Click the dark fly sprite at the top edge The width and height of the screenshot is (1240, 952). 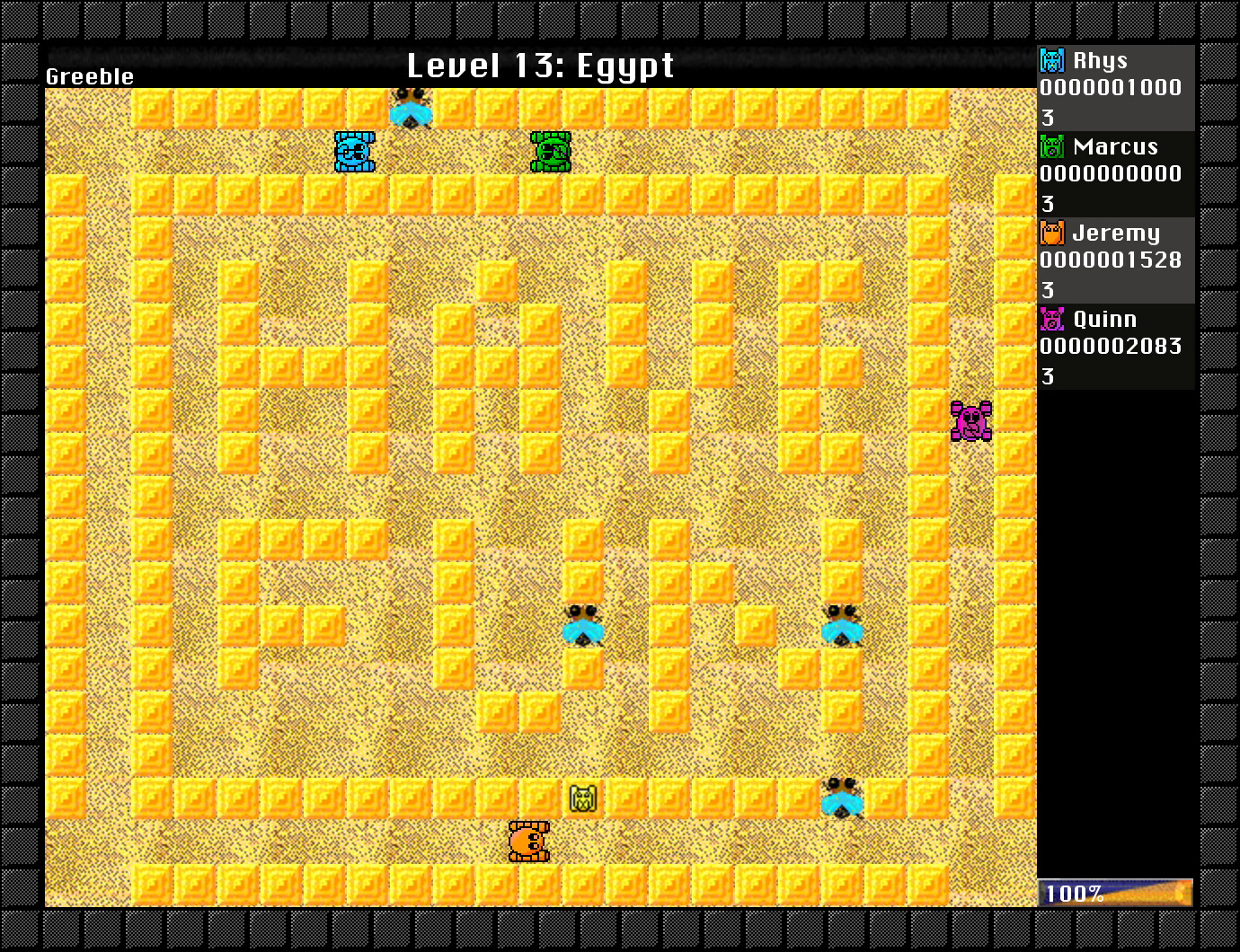click(x=412, y=108)
